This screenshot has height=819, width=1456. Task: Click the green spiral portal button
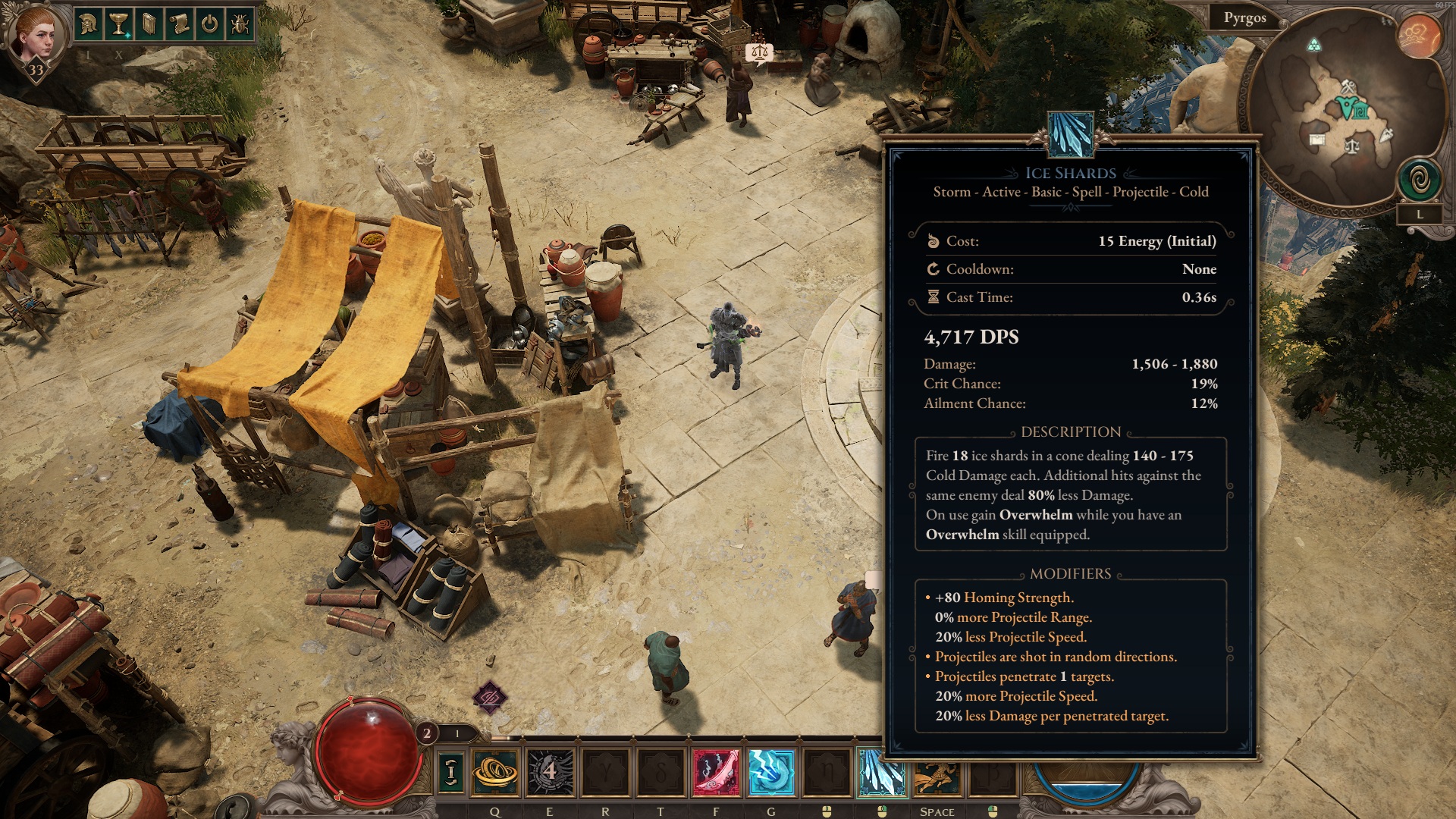click(x=1420, y=180)
